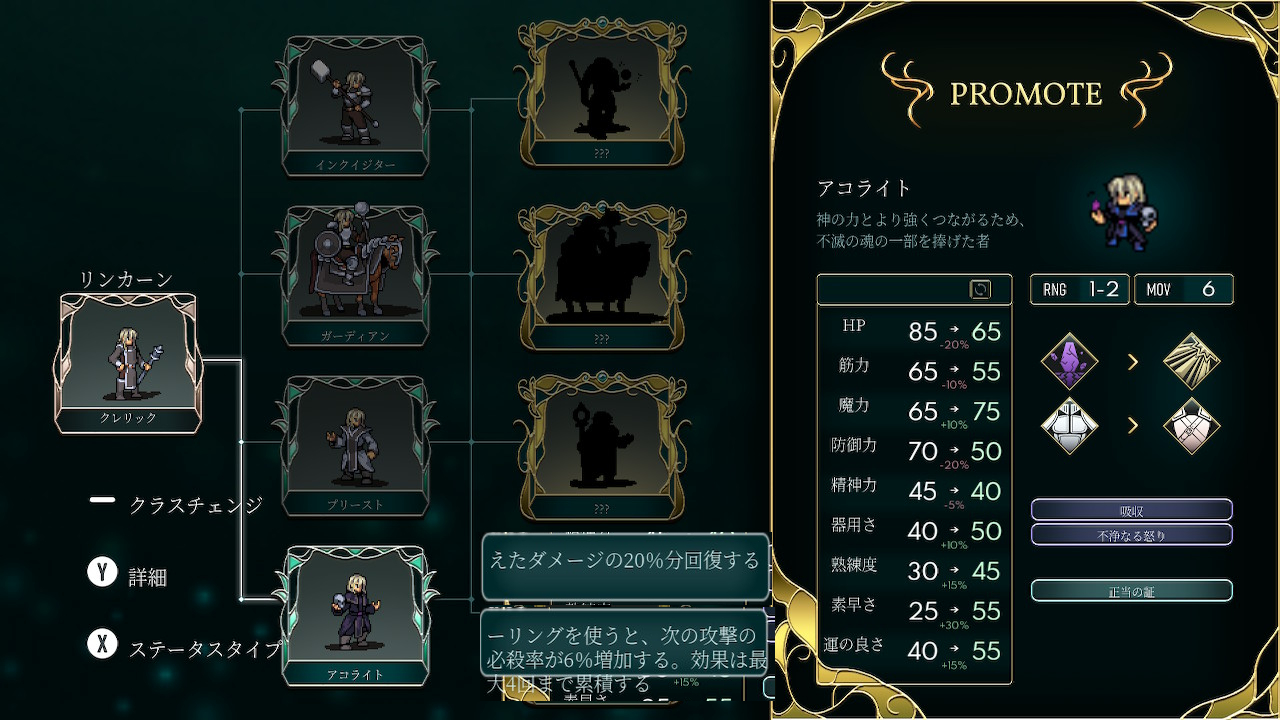1280x720 pixels.
Task: Select the クレリック base class portrait
Action: tap(129, 361)
